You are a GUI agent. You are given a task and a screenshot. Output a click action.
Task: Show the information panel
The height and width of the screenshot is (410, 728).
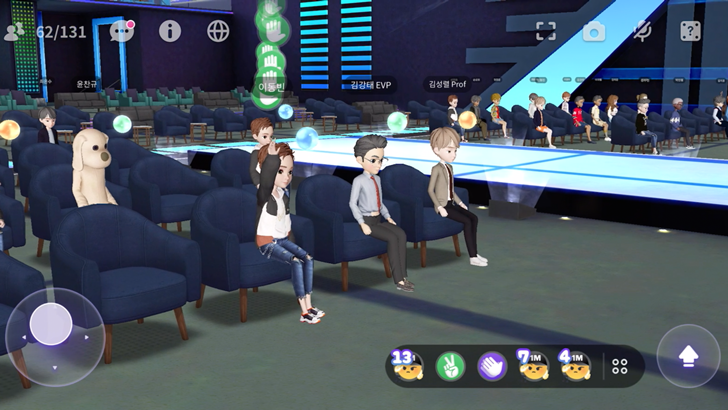tap(170, 30)
